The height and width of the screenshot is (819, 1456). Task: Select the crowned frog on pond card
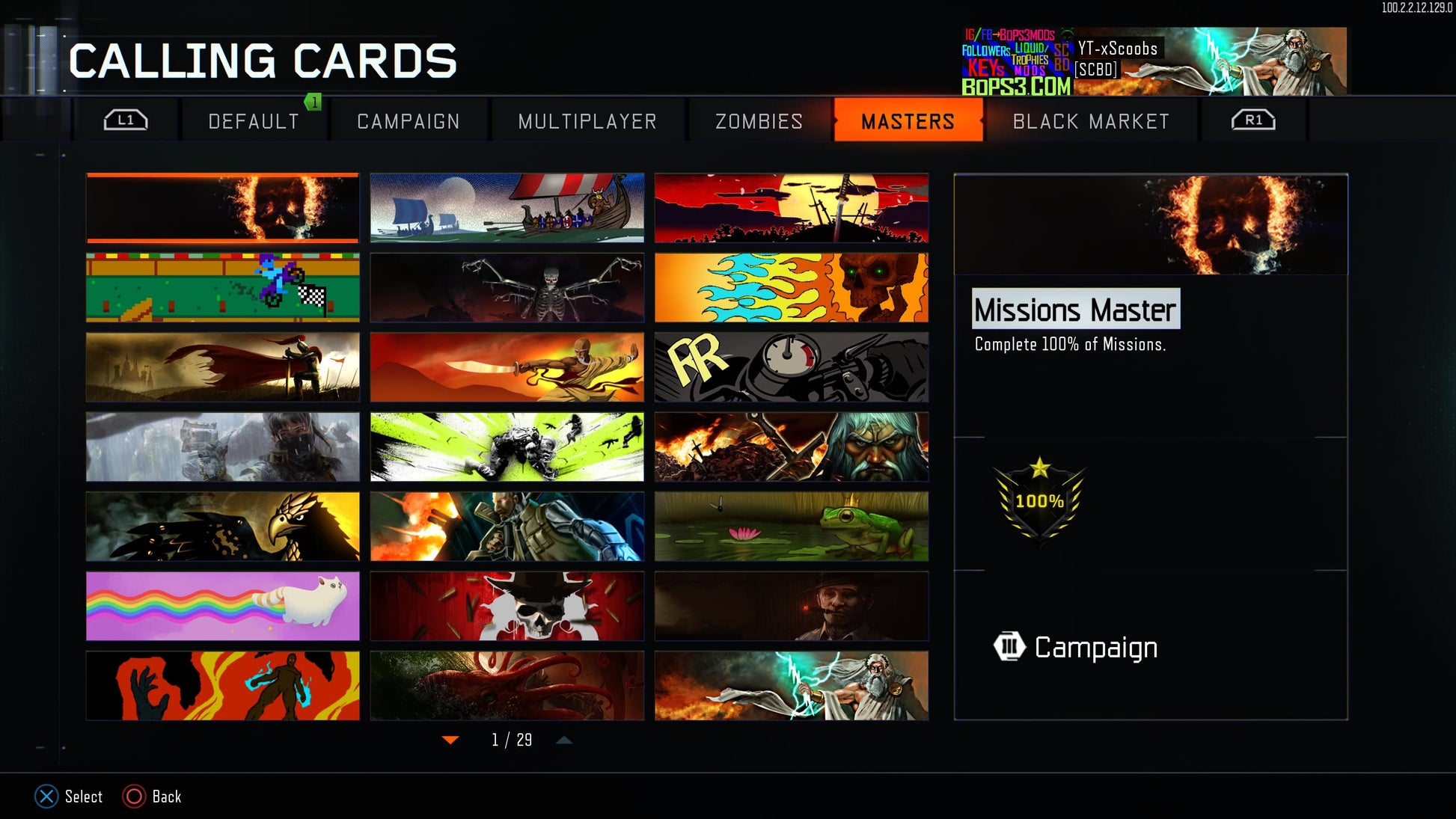click(x=792, y=527)
